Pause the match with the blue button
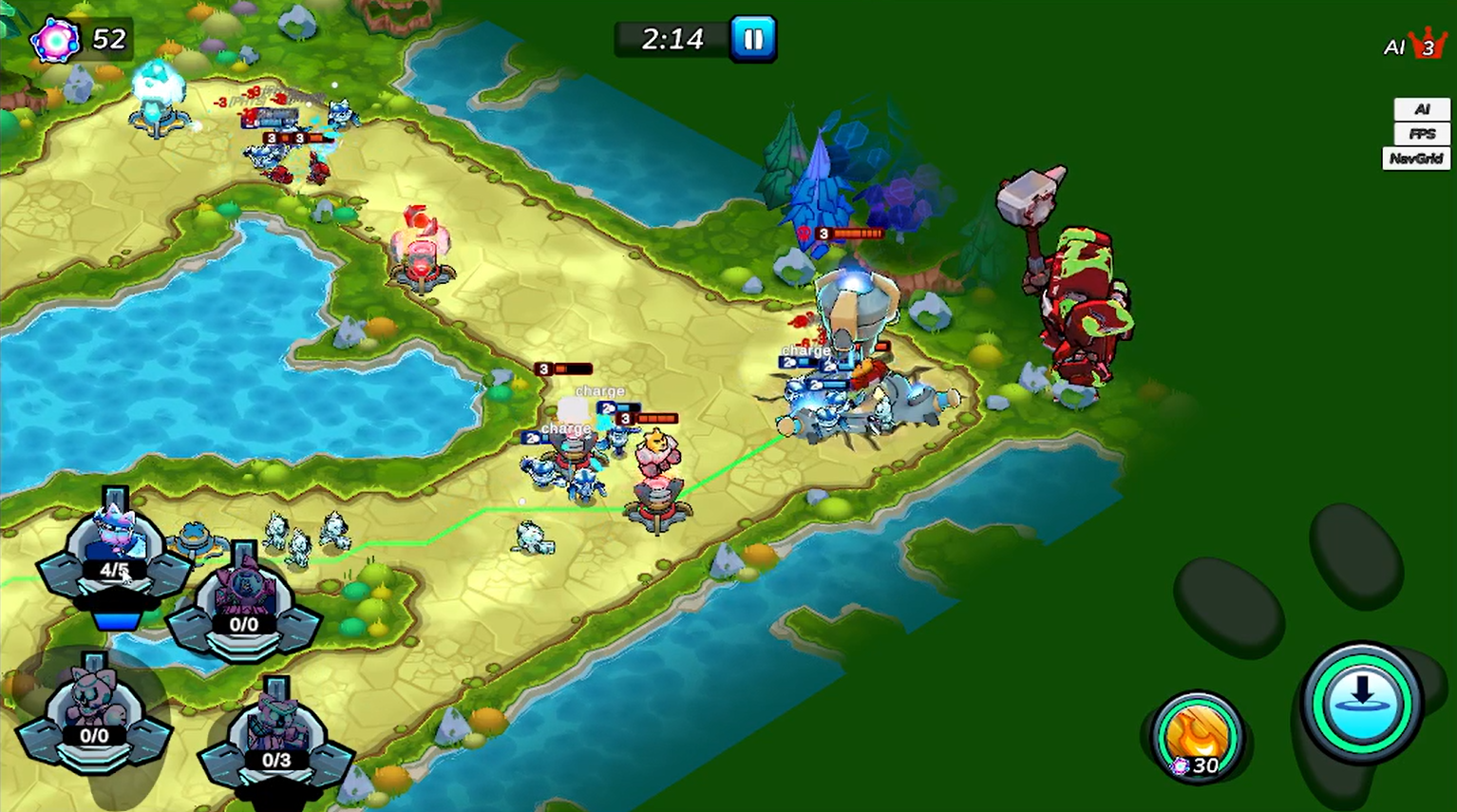Screen dimensions: 1457x812 (753, 39)
